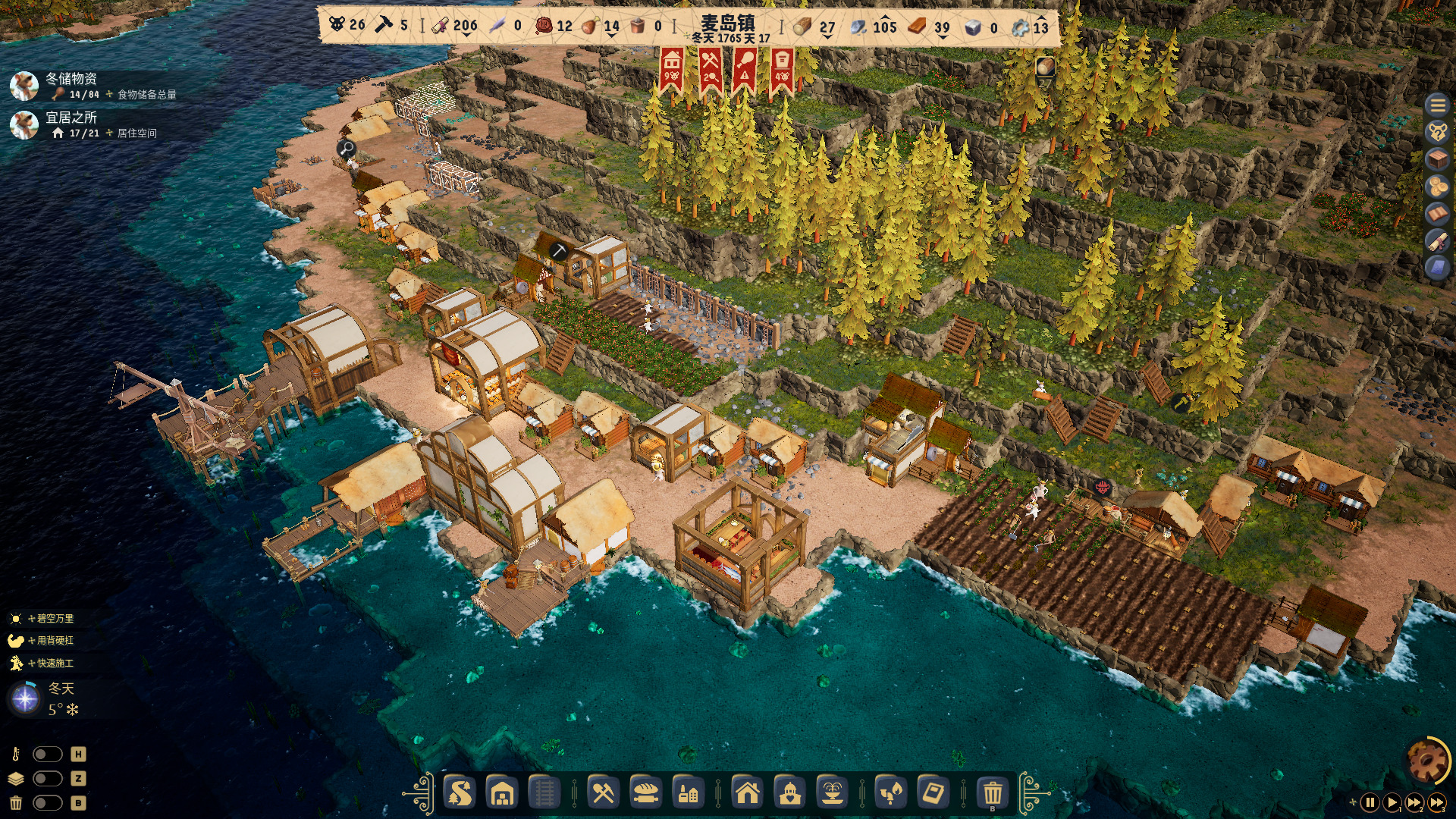The width and height of the screenshot is (1456, 819).
Task: Pause the game
Action: coord(1370,802)
